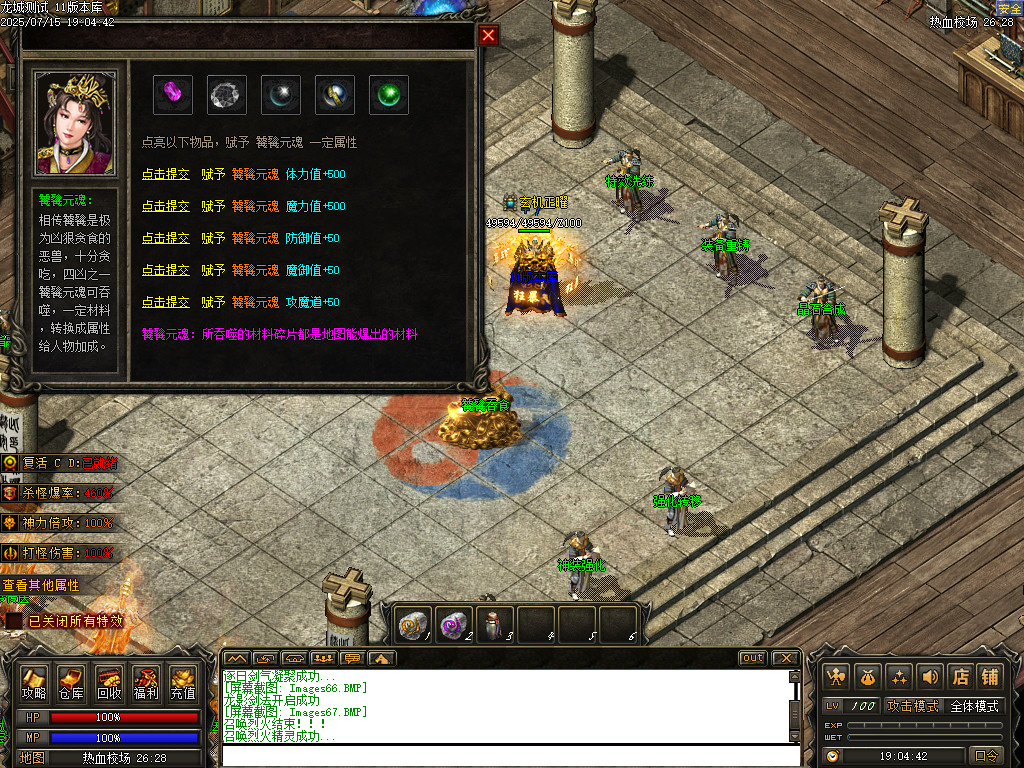1024x768 pixels.
Task: Submit material for 攻魔道+50 bonus
Action: coord(165,302)
